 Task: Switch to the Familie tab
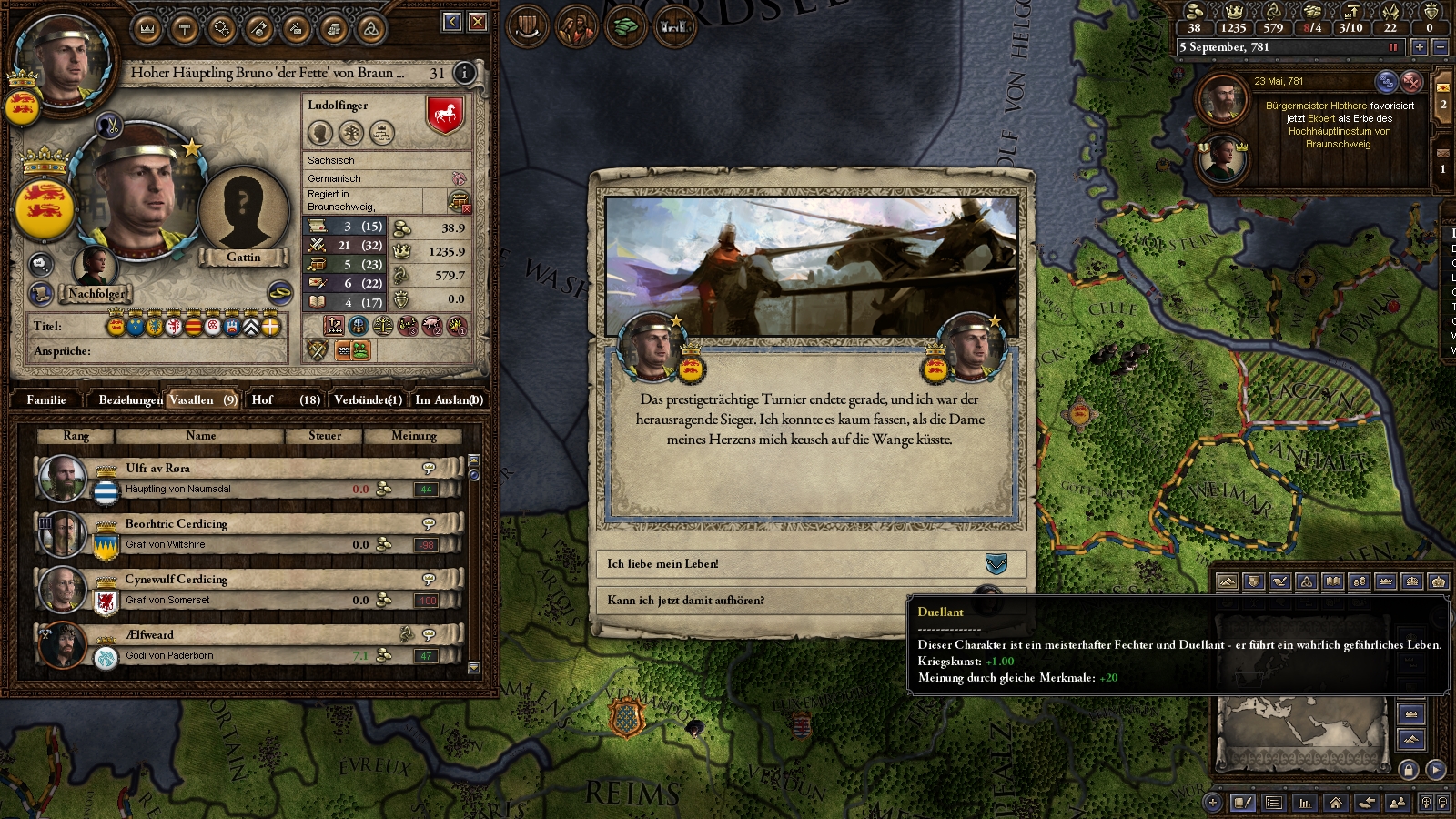click(x=46, y=399)
